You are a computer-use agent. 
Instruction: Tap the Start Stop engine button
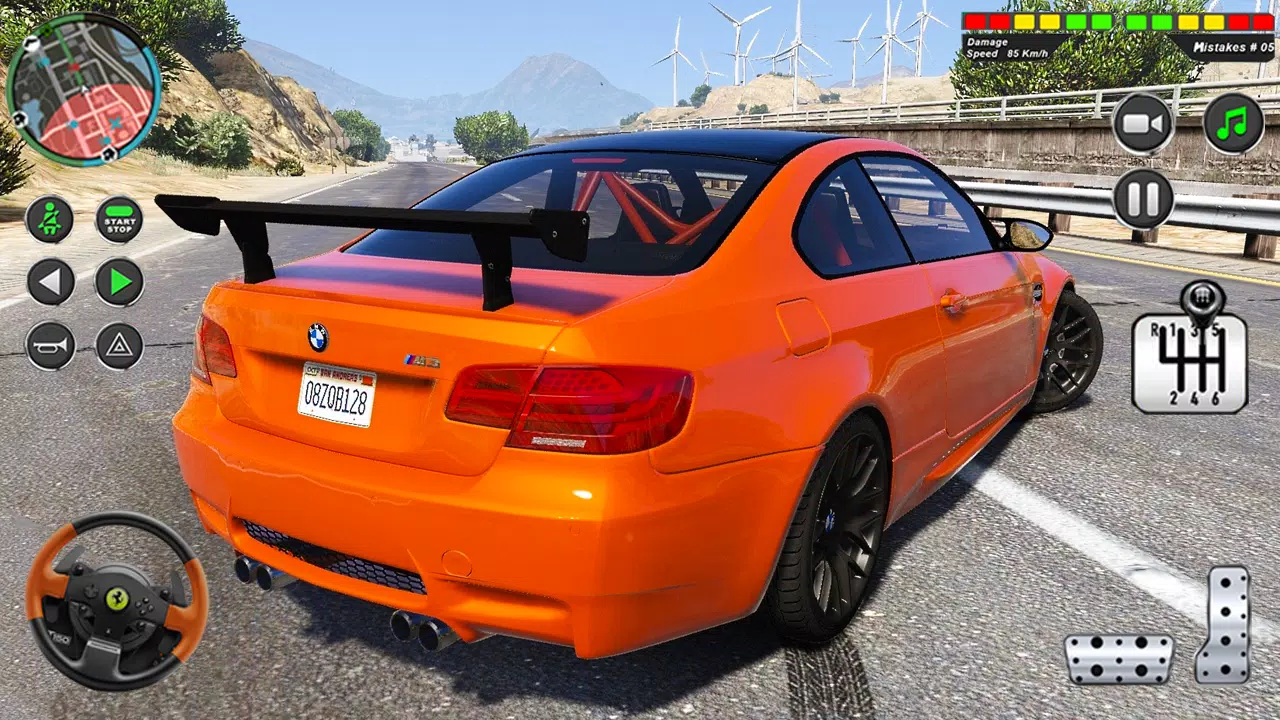coord(119,219)
